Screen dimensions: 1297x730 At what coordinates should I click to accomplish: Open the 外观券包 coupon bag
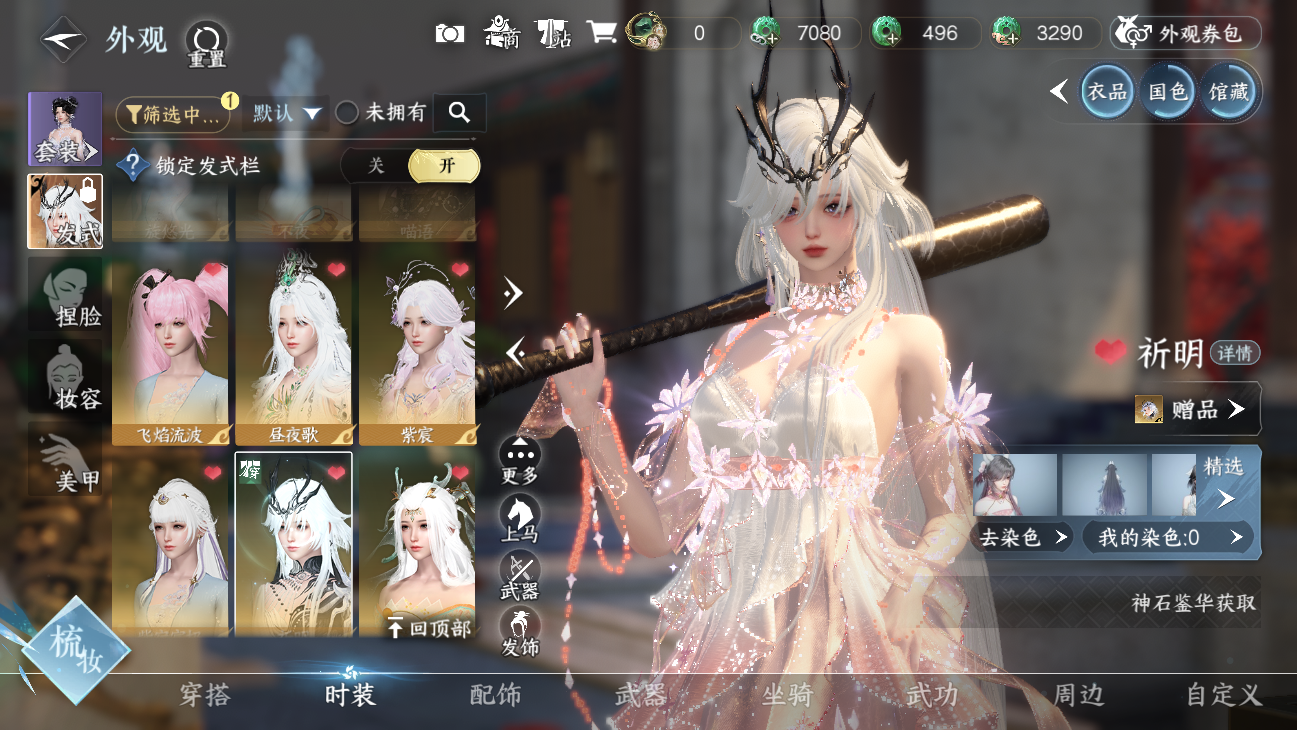(1186, 33)
